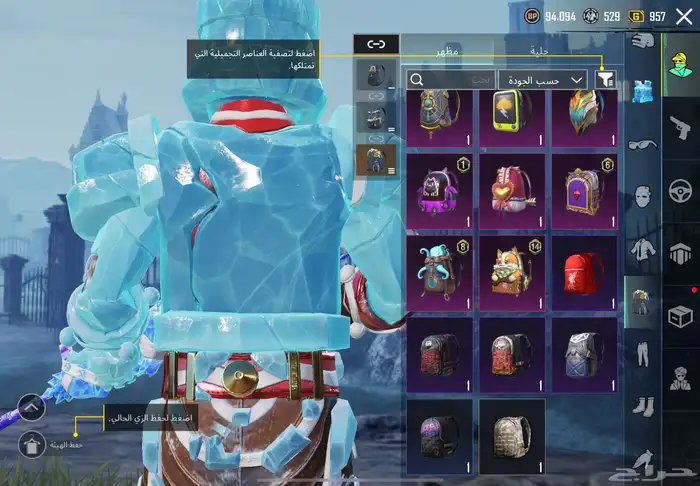The image size is (700, 486).
Task: Pick the camouflage tan backpack
Action: (512, 434)
